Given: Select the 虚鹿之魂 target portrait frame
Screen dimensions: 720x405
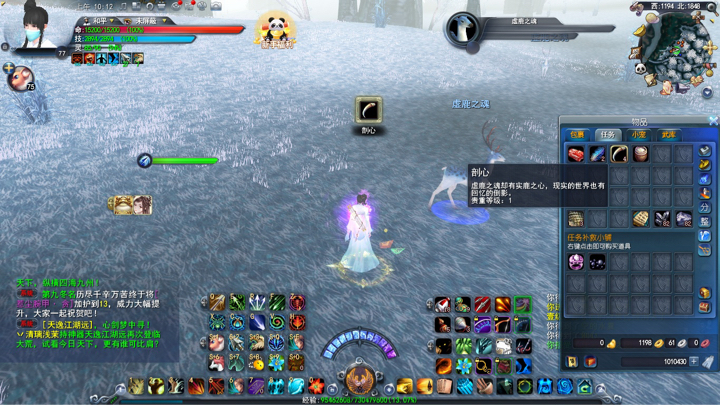Looking at the screenshot, I should [464, 29].
